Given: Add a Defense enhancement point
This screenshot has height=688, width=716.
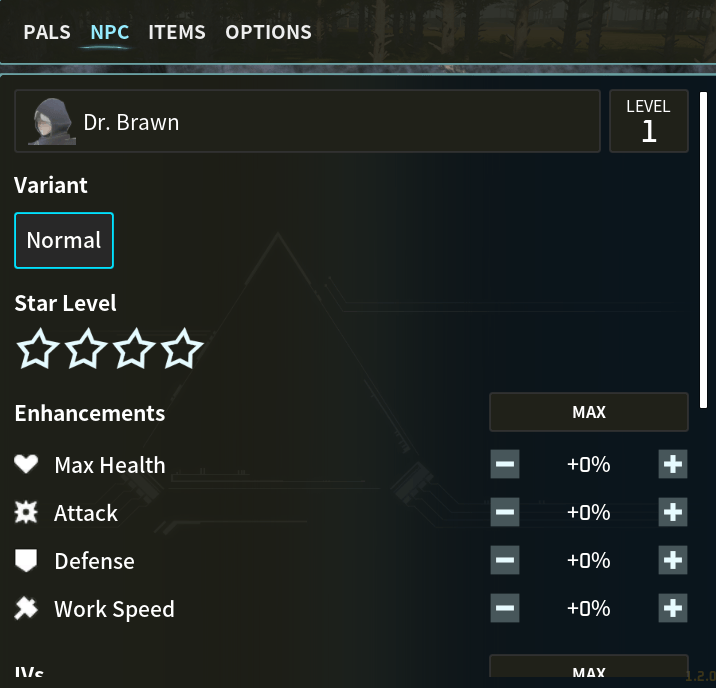Looking at the screenshot, I should tap(673, 560).
